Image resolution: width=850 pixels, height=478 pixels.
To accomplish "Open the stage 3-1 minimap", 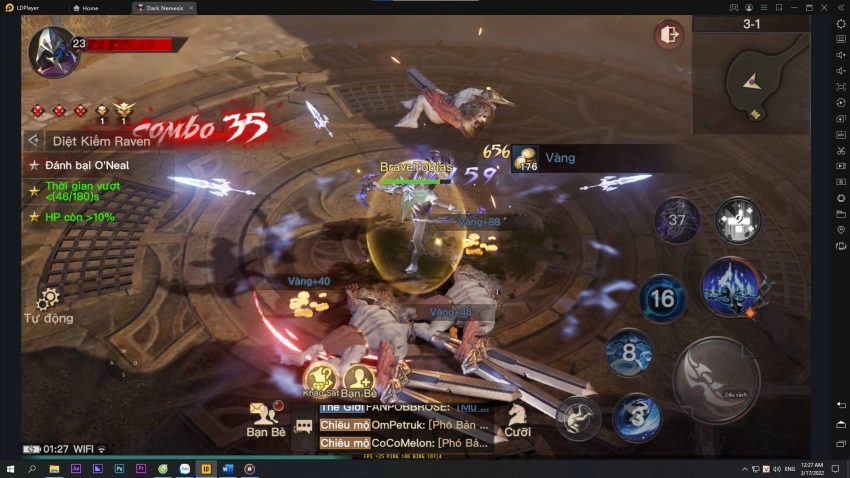I will tap(751, 77).
